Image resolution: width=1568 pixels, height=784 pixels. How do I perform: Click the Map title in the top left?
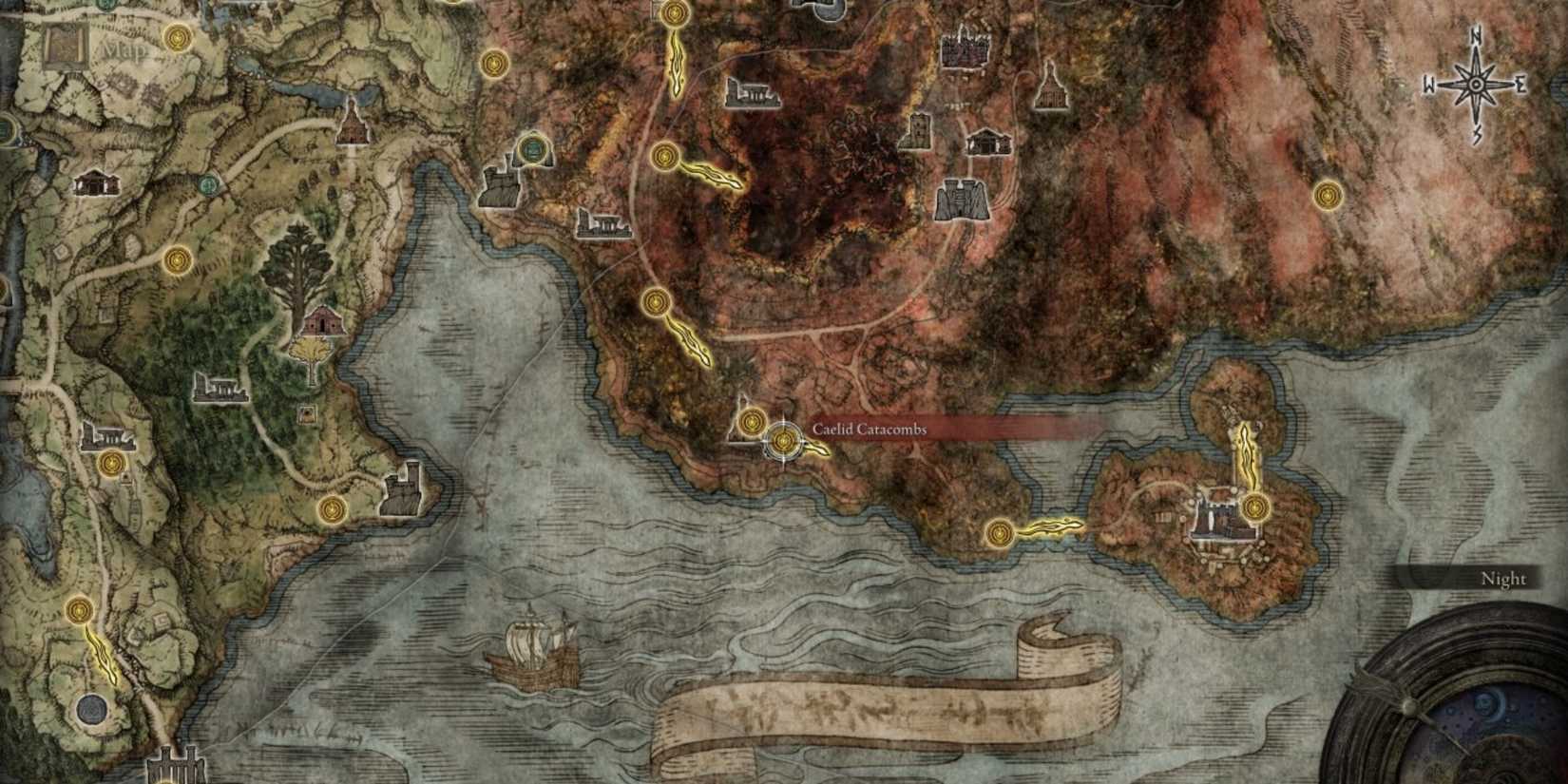pos(124,48)
